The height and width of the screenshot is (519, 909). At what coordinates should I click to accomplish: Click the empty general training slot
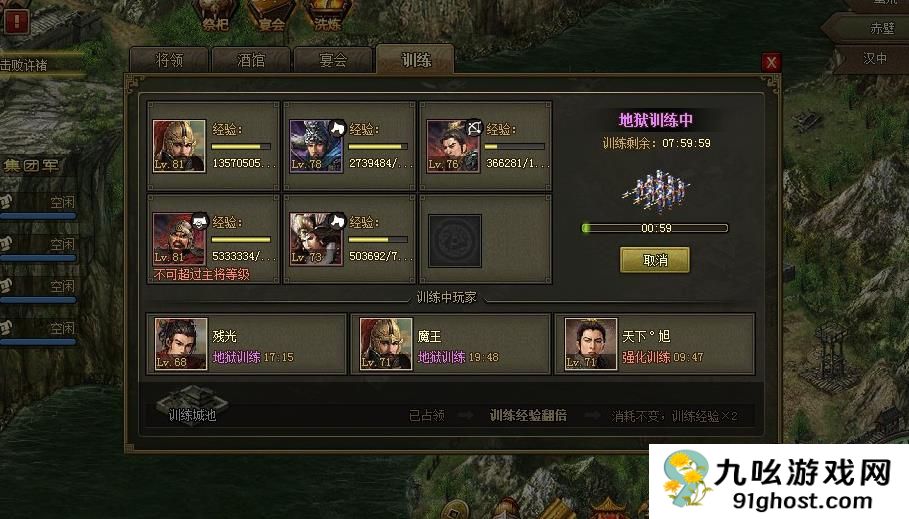pyautogui.click(x=455, y=240)
